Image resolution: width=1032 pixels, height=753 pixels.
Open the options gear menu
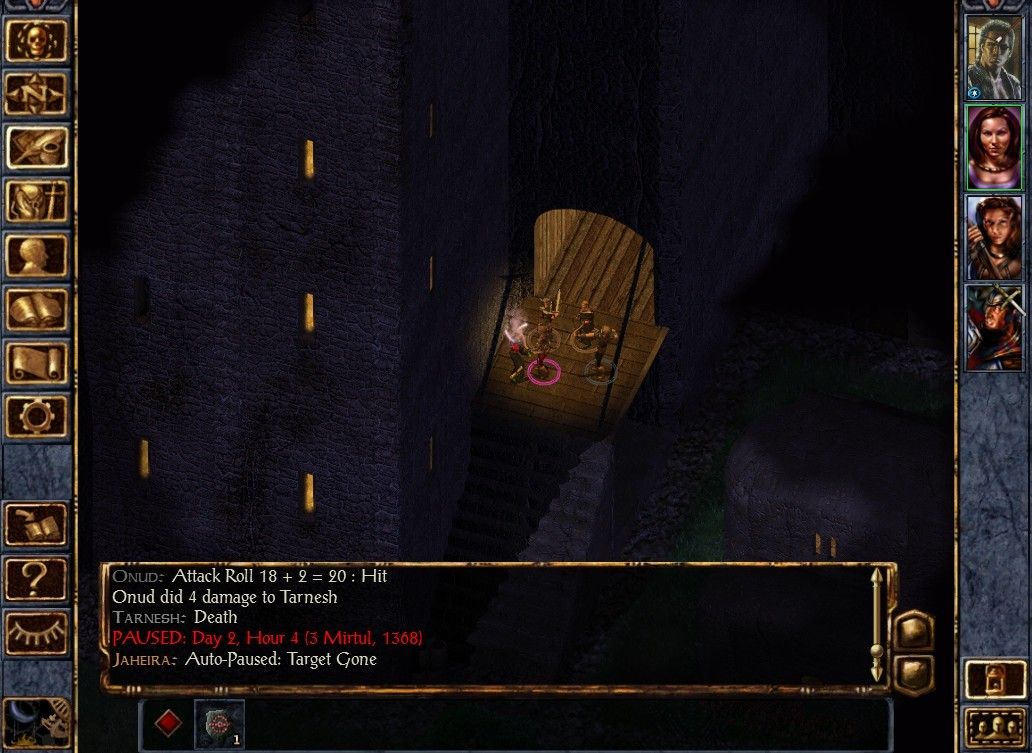(x=37, y=415)
